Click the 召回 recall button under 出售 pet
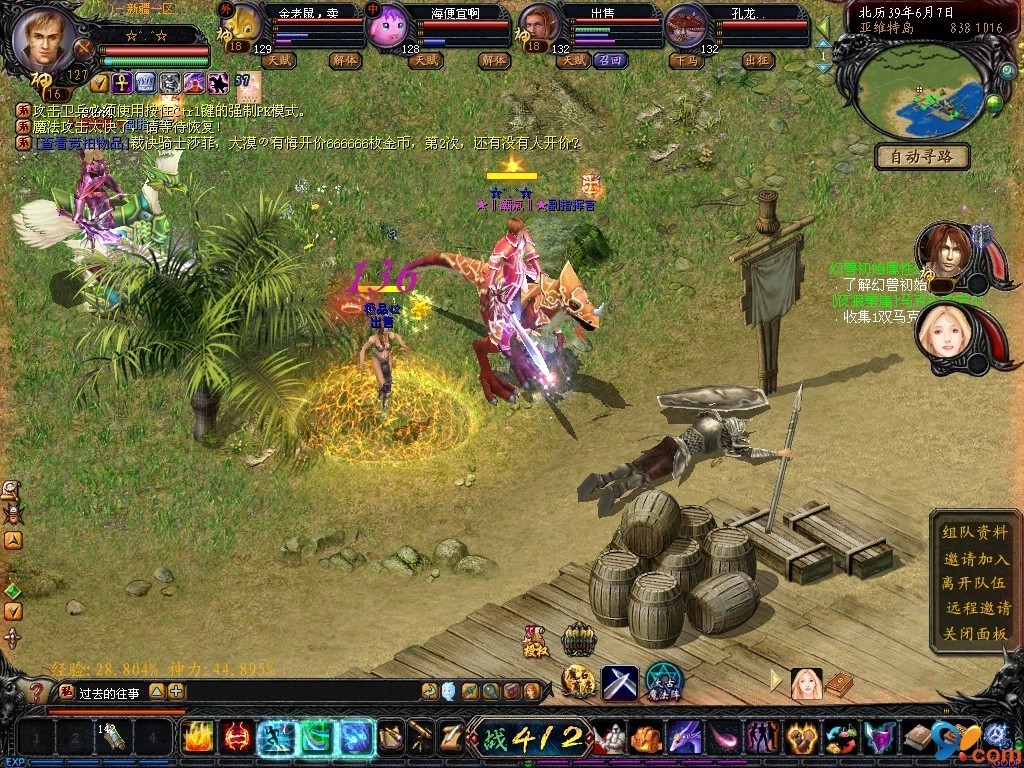This screenshot has height=768, width=1024. pyautogui.click(x=610, y=60)
